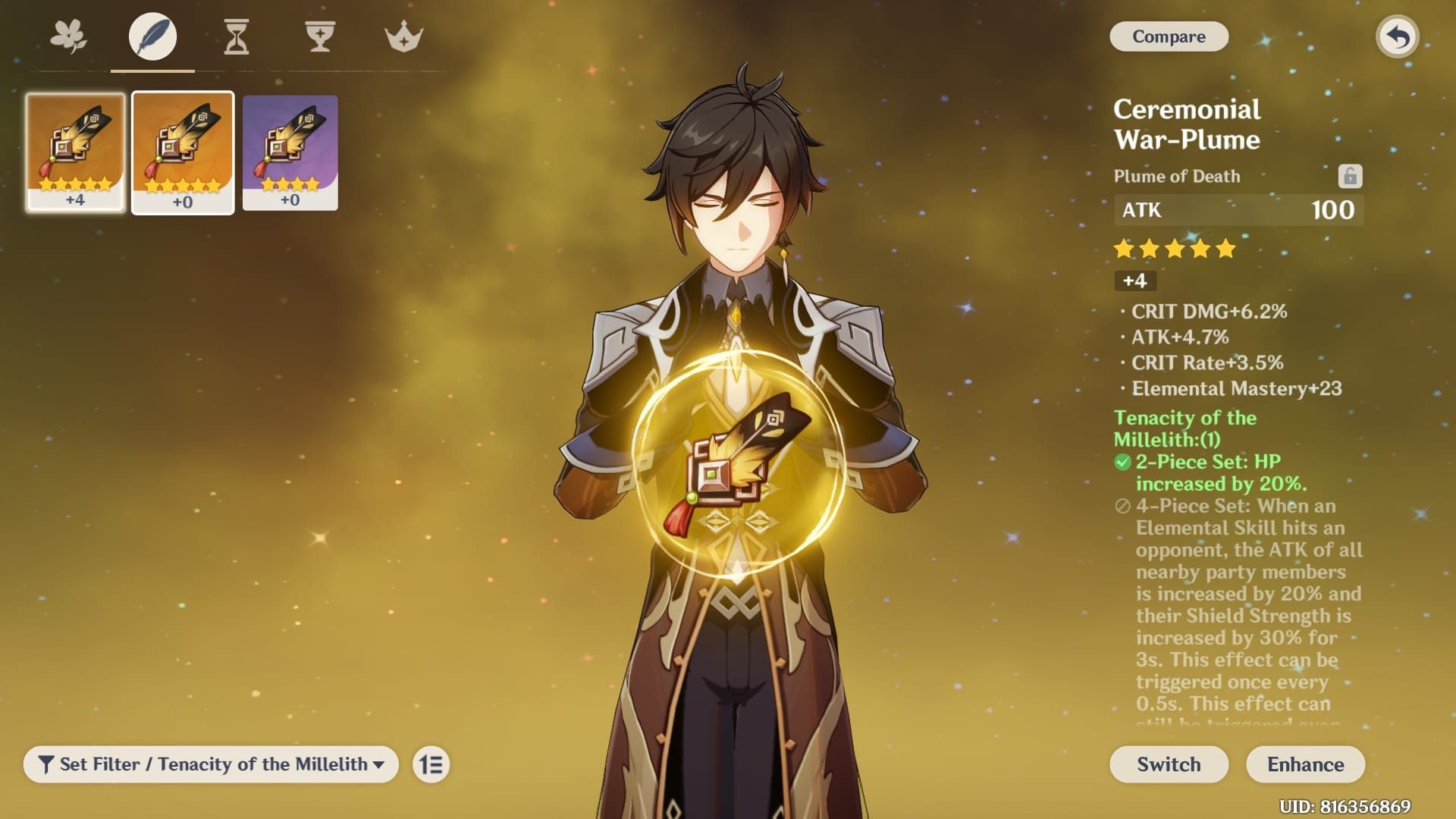1456x819 pixels.
Task: Change the artifact sort order
Action: (431, 764)
